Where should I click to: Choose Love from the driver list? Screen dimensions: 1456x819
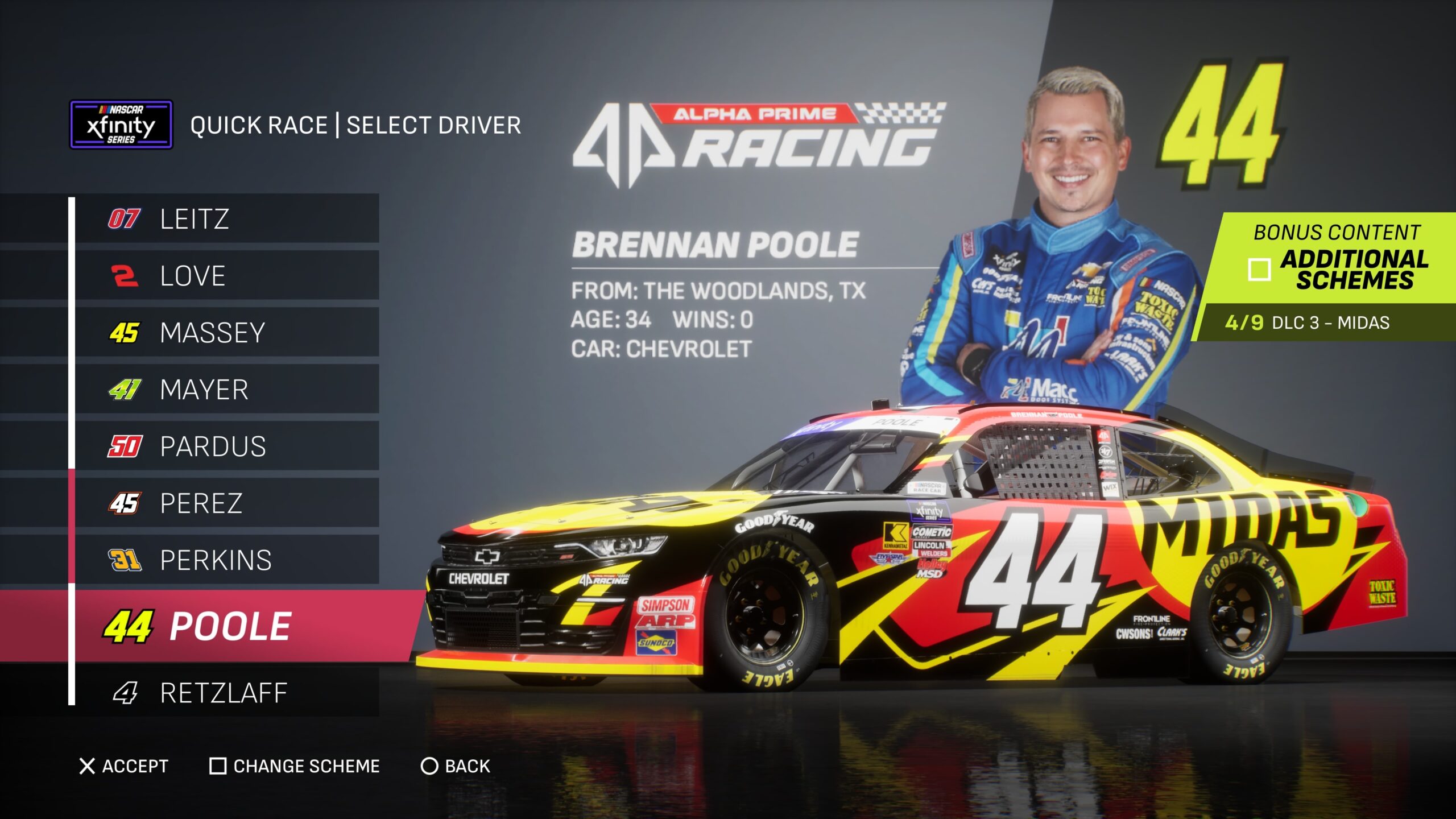[x=226, y=276]
